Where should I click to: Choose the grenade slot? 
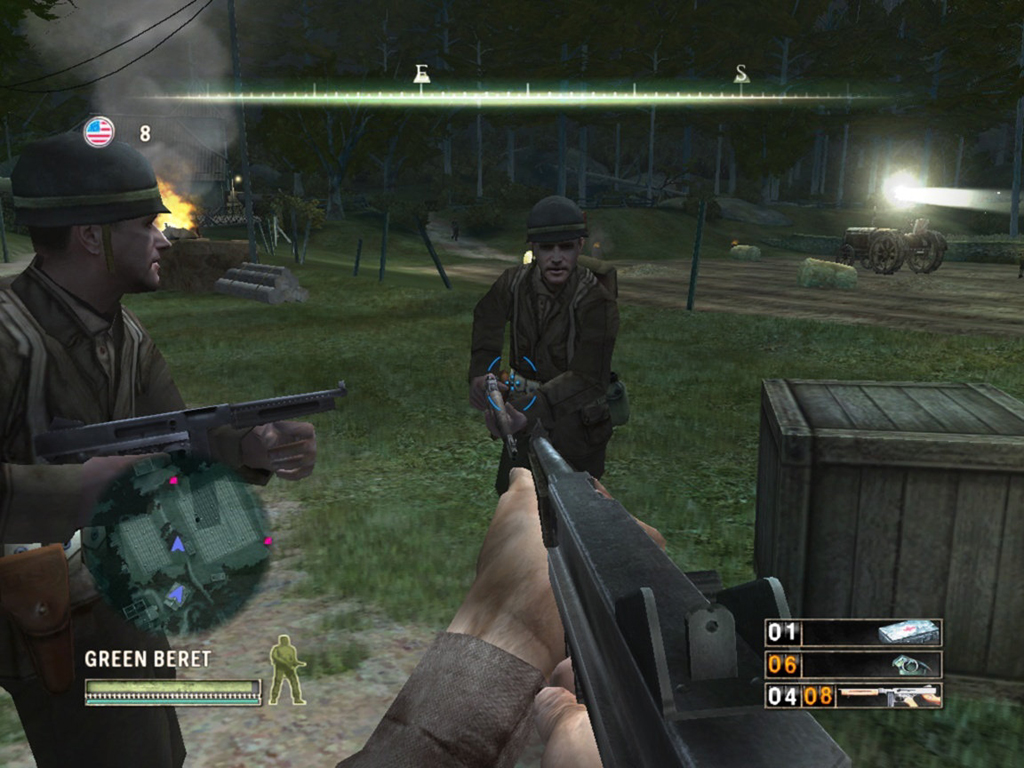[853, 664]
